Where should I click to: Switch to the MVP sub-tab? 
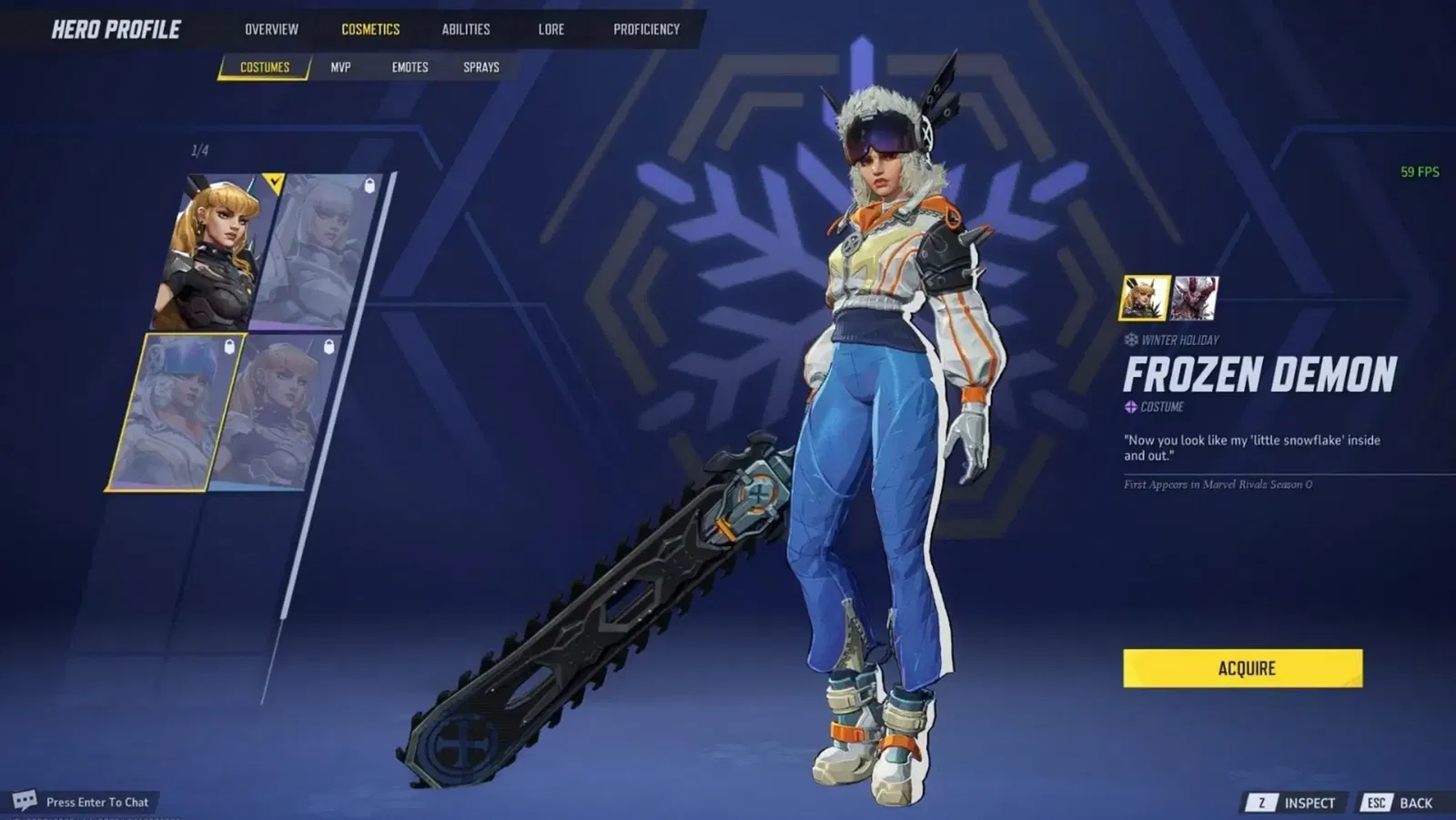pos(340,67)
